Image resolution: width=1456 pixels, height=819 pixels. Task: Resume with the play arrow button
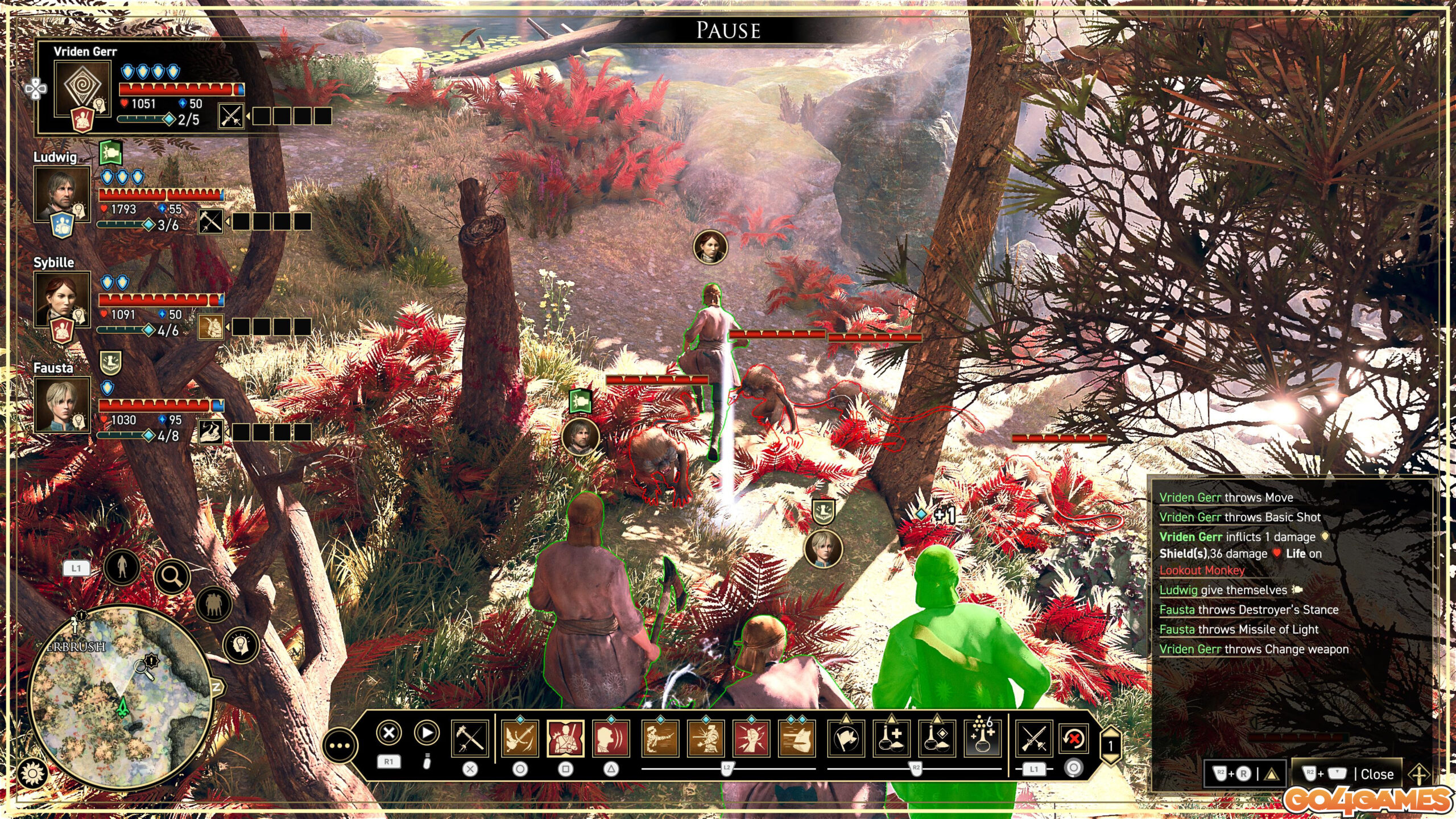coord(427,733)
